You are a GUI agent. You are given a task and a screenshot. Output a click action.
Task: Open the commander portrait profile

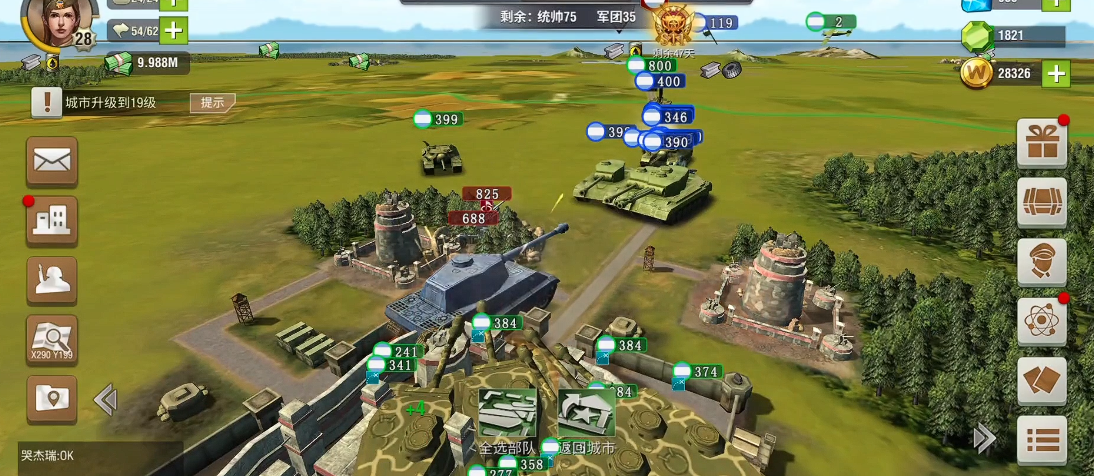pos(59,20)
